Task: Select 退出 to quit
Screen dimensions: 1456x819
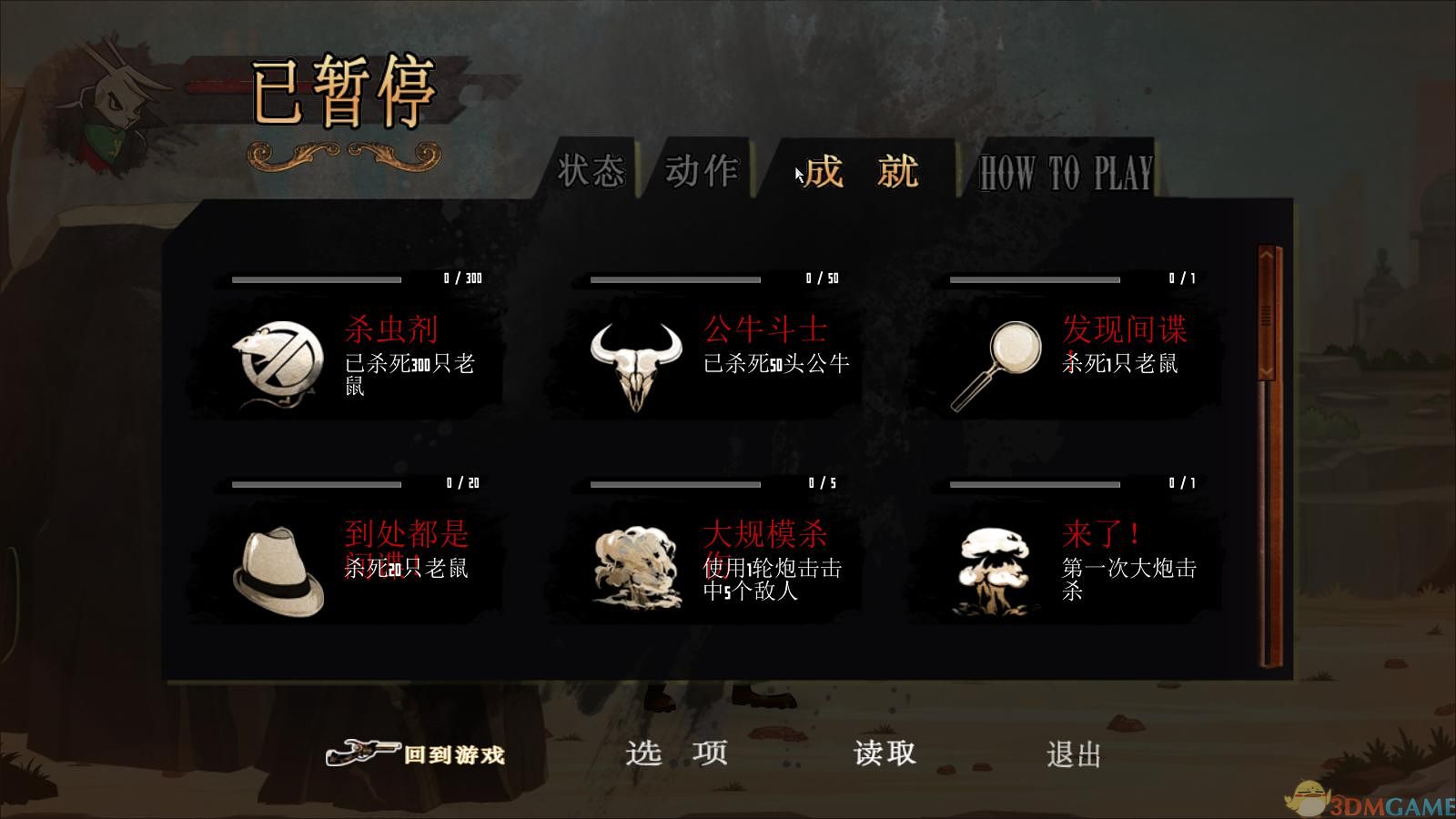Action: (x=1074, y=754)
